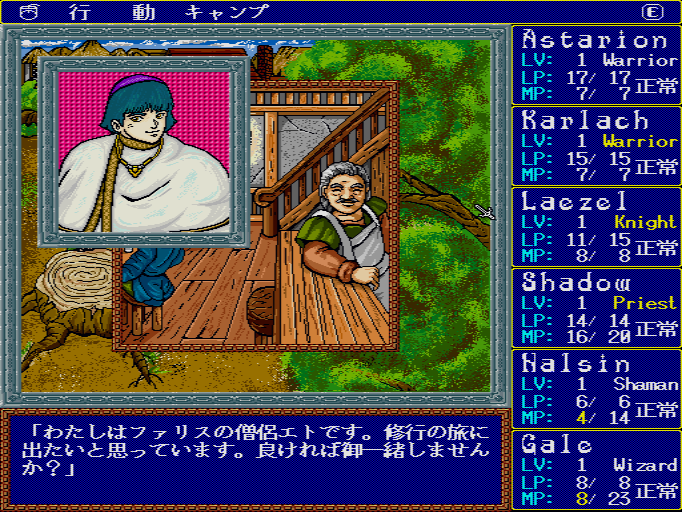The height and width of the screenshot is (512, 682).
Task: Select Astarion's party status panel
Action: [x=597, y=65]
